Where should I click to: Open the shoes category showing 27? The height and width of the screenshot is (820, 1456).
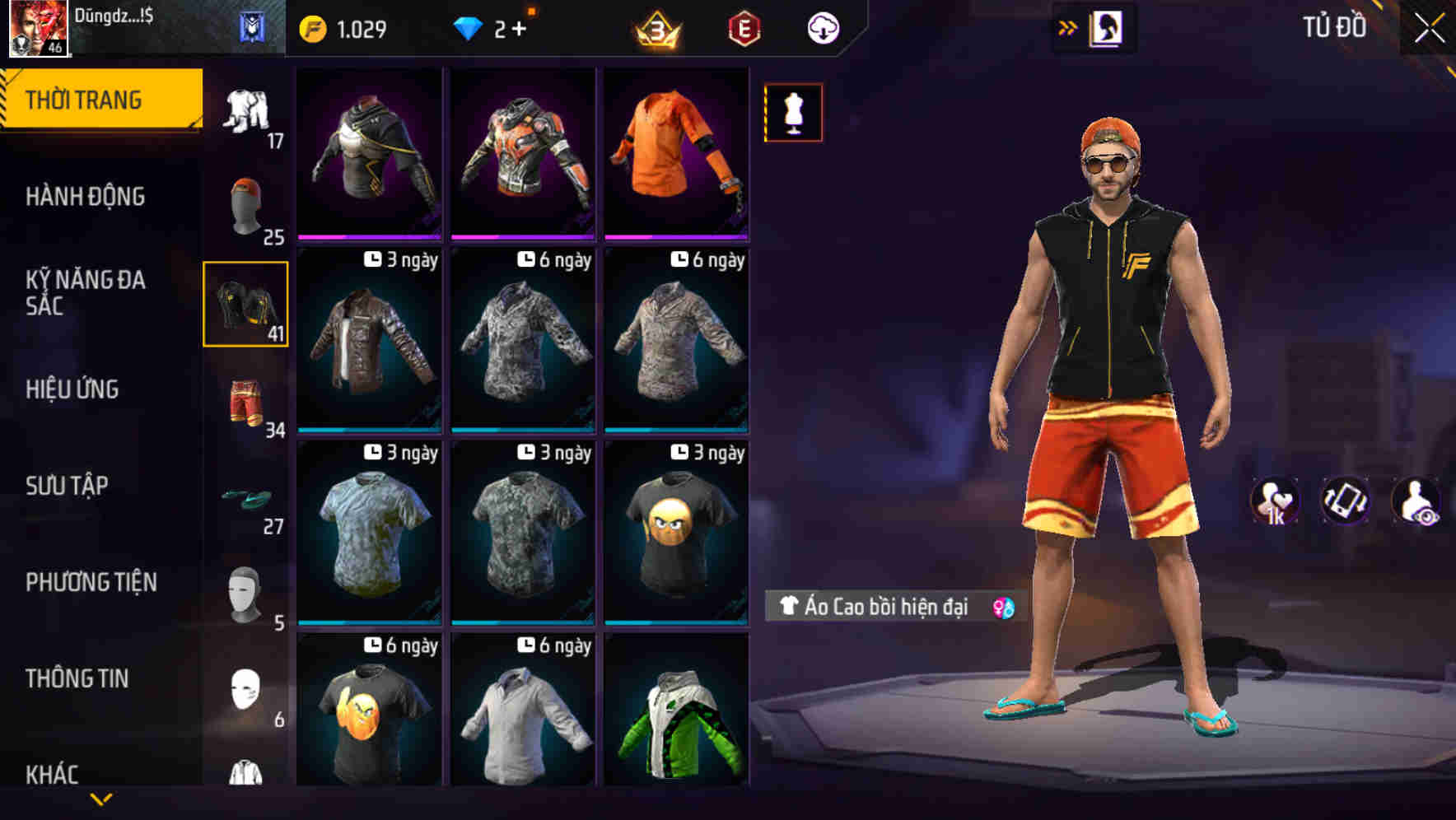tap(245, 498)
